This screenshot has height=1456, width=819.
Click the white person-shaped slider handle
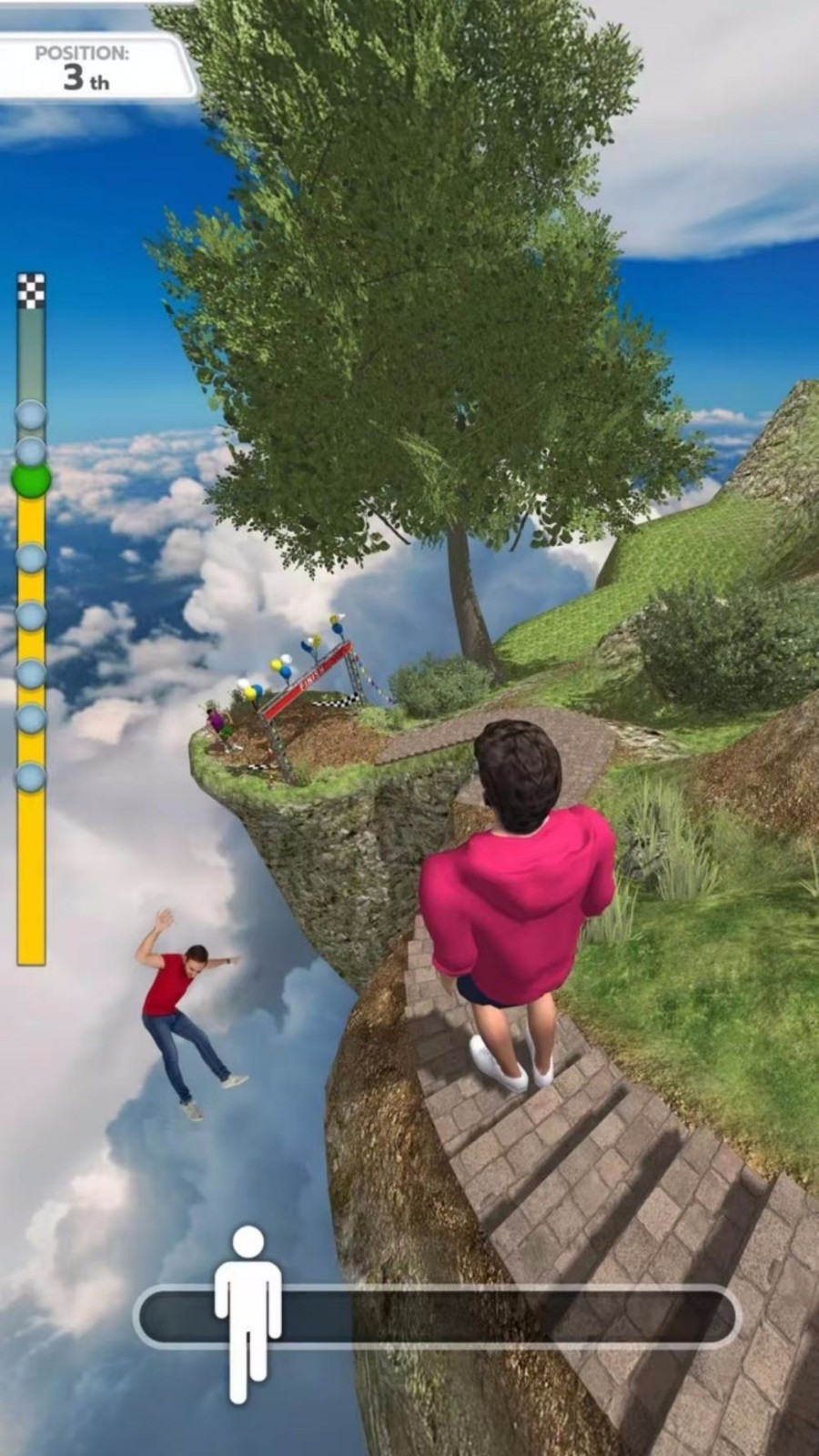248,1311
